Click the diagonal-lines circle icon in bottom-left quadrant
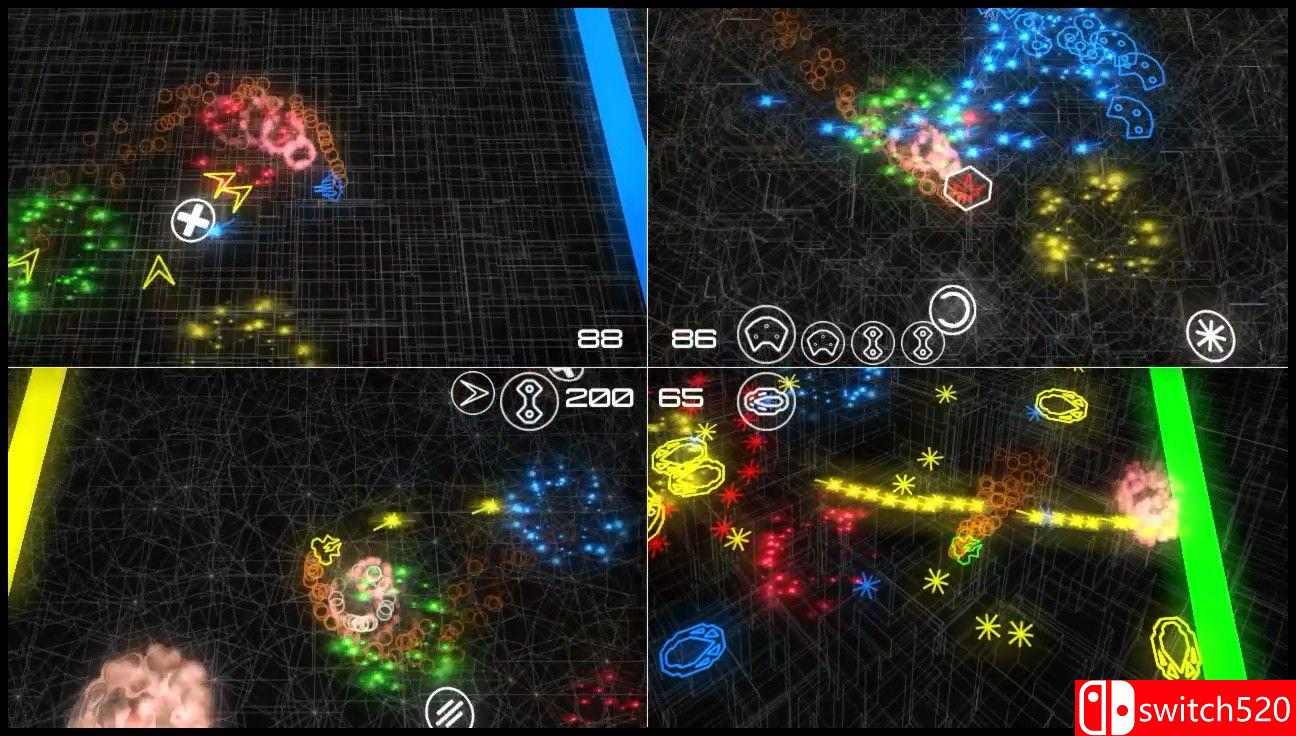Image resolution: width=1296 pixels, height=736 pixels. 451,711
